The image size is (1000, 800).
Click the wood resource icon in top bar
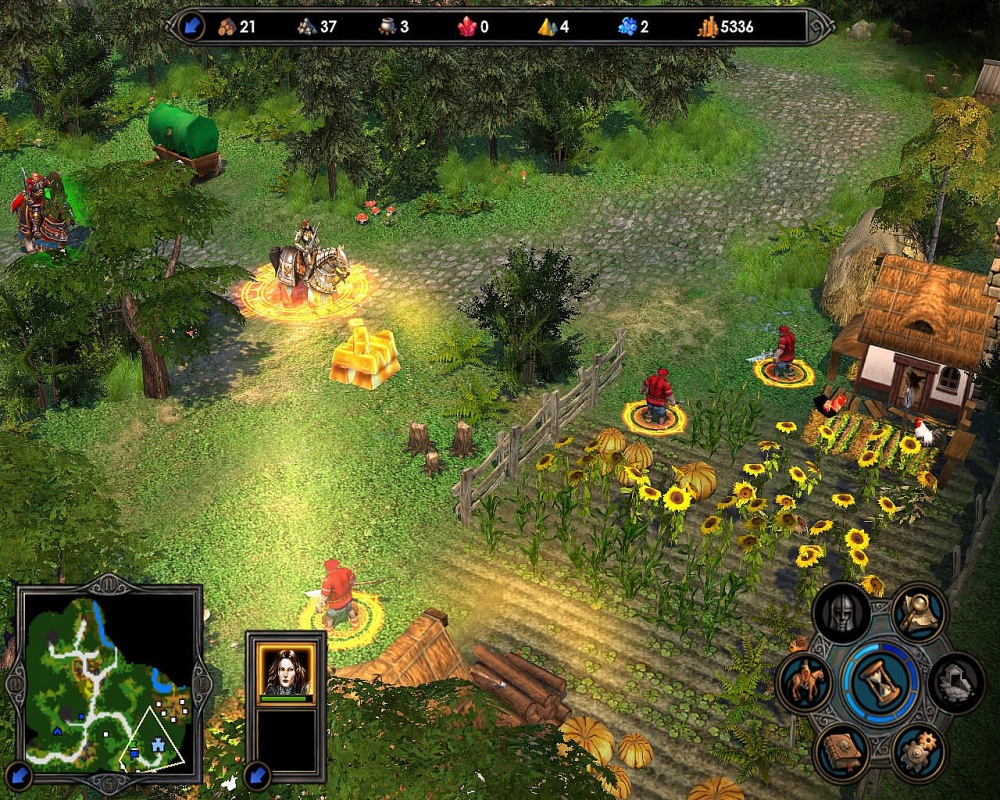point(225,27)
